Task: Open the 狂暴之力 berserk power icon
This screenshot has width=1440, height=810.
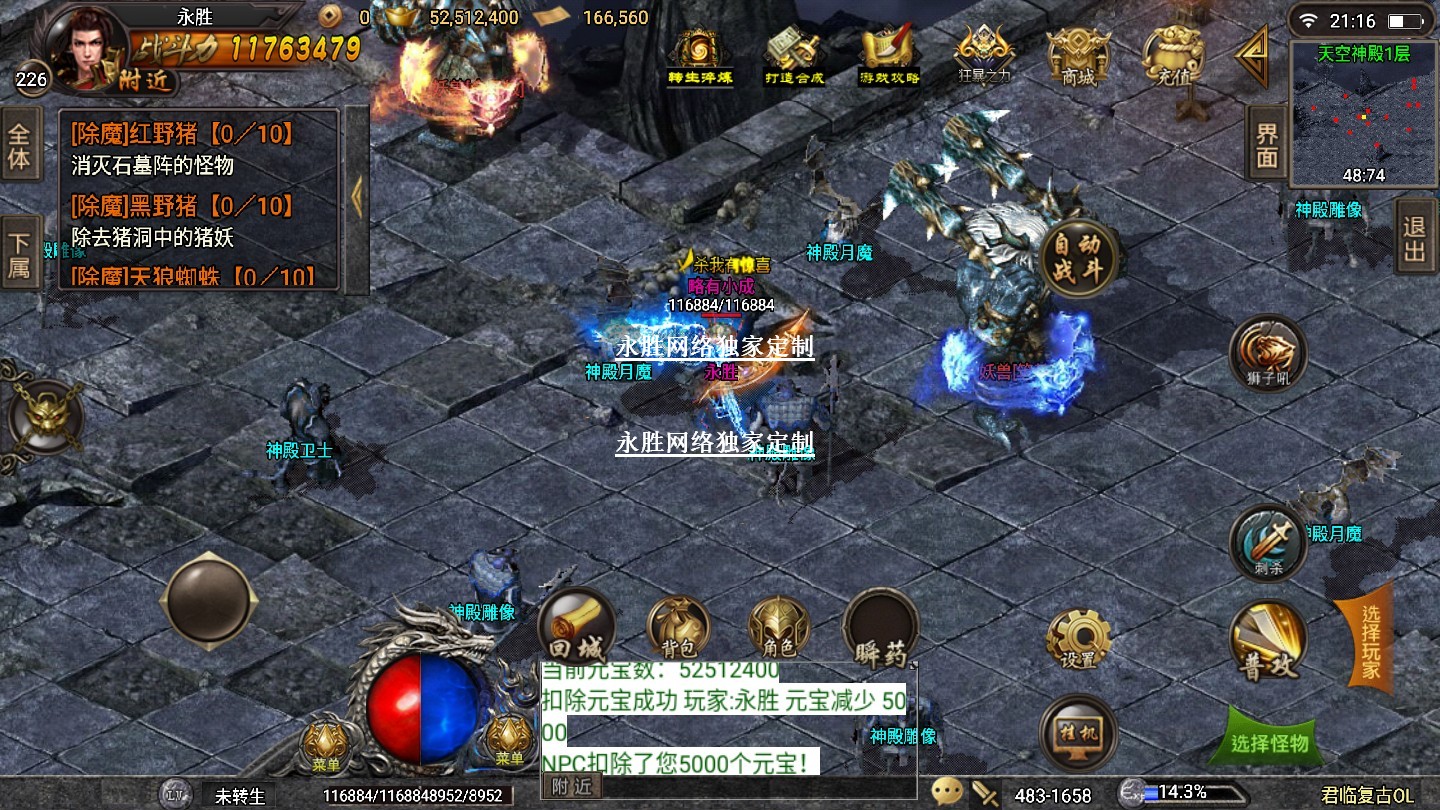Action: (984, 56)
